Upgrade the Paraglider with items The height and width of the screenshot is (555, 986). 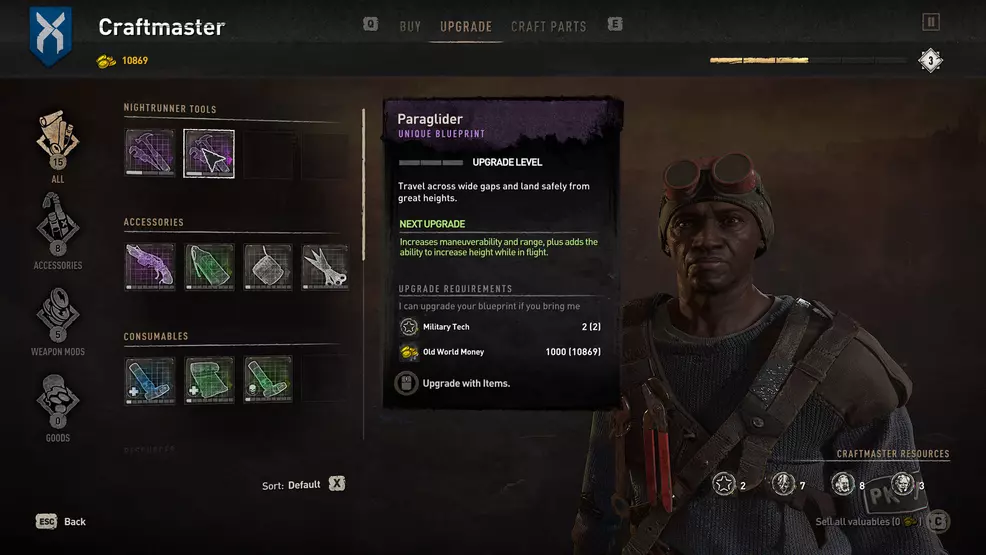(456, 383)
